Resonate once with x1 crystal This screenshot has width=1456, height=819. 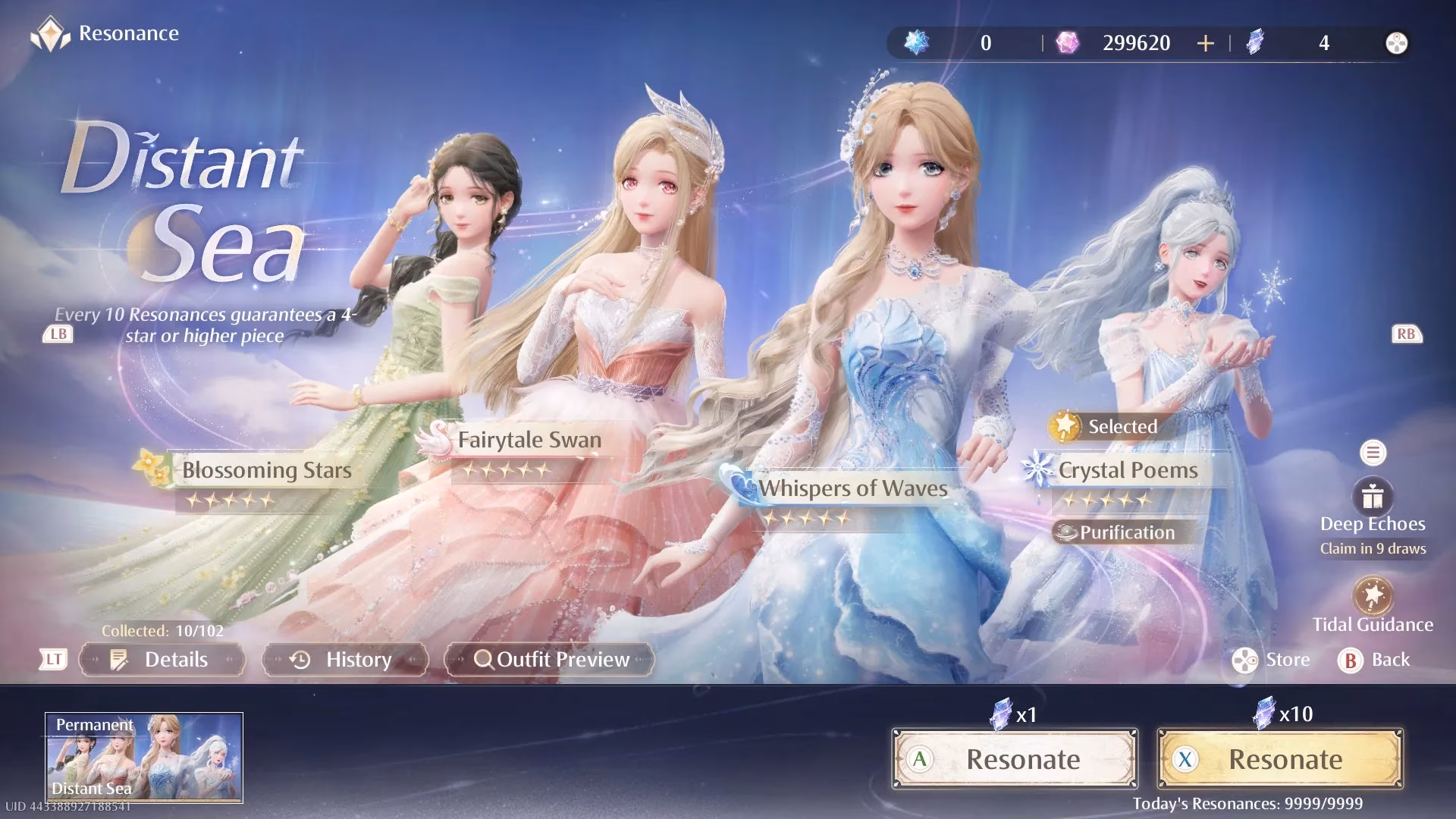(x=1015, y=759)
